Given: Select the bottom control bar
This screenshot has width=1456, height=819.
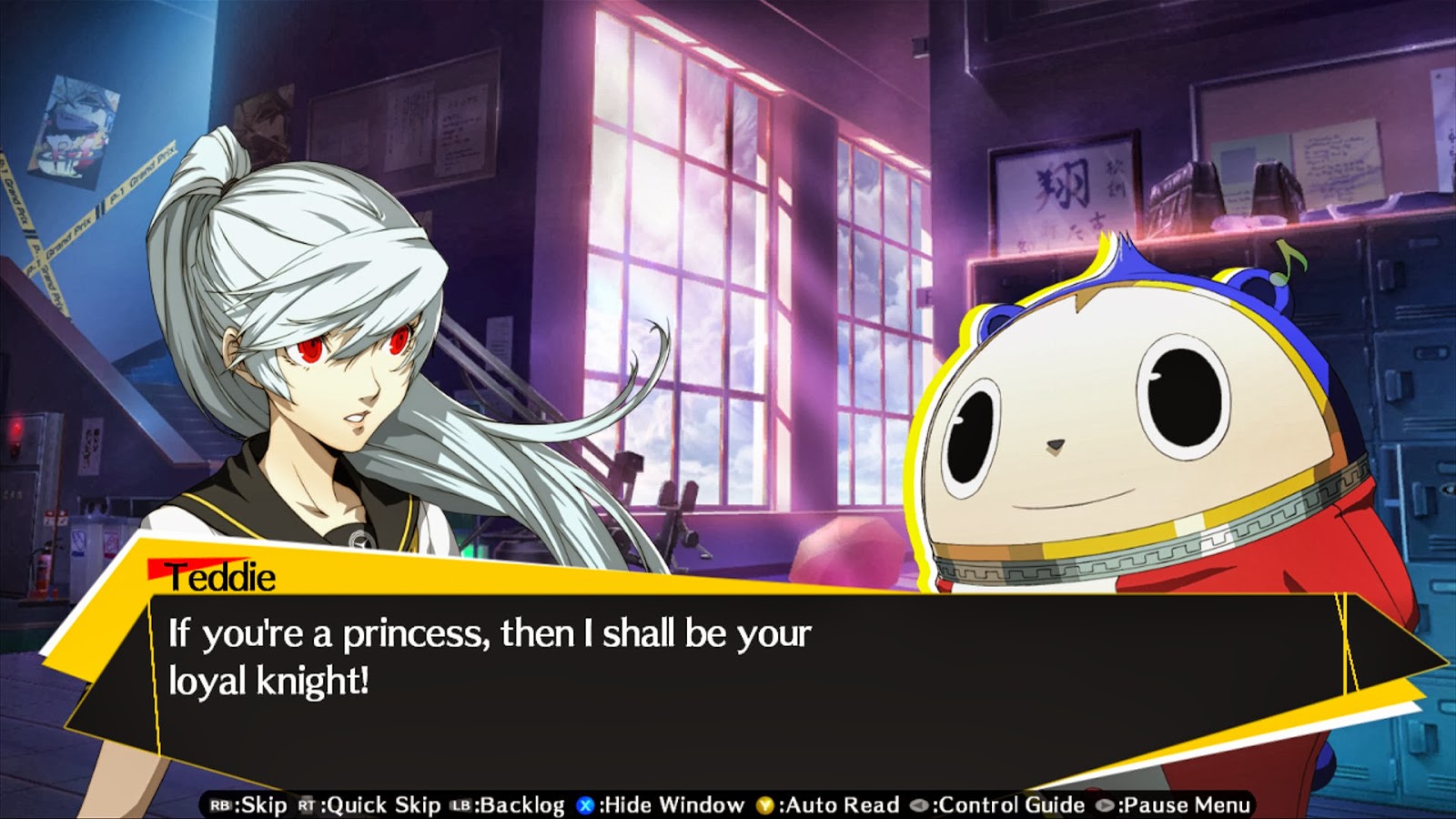Looking at the screenshot, I should [728, 804].
